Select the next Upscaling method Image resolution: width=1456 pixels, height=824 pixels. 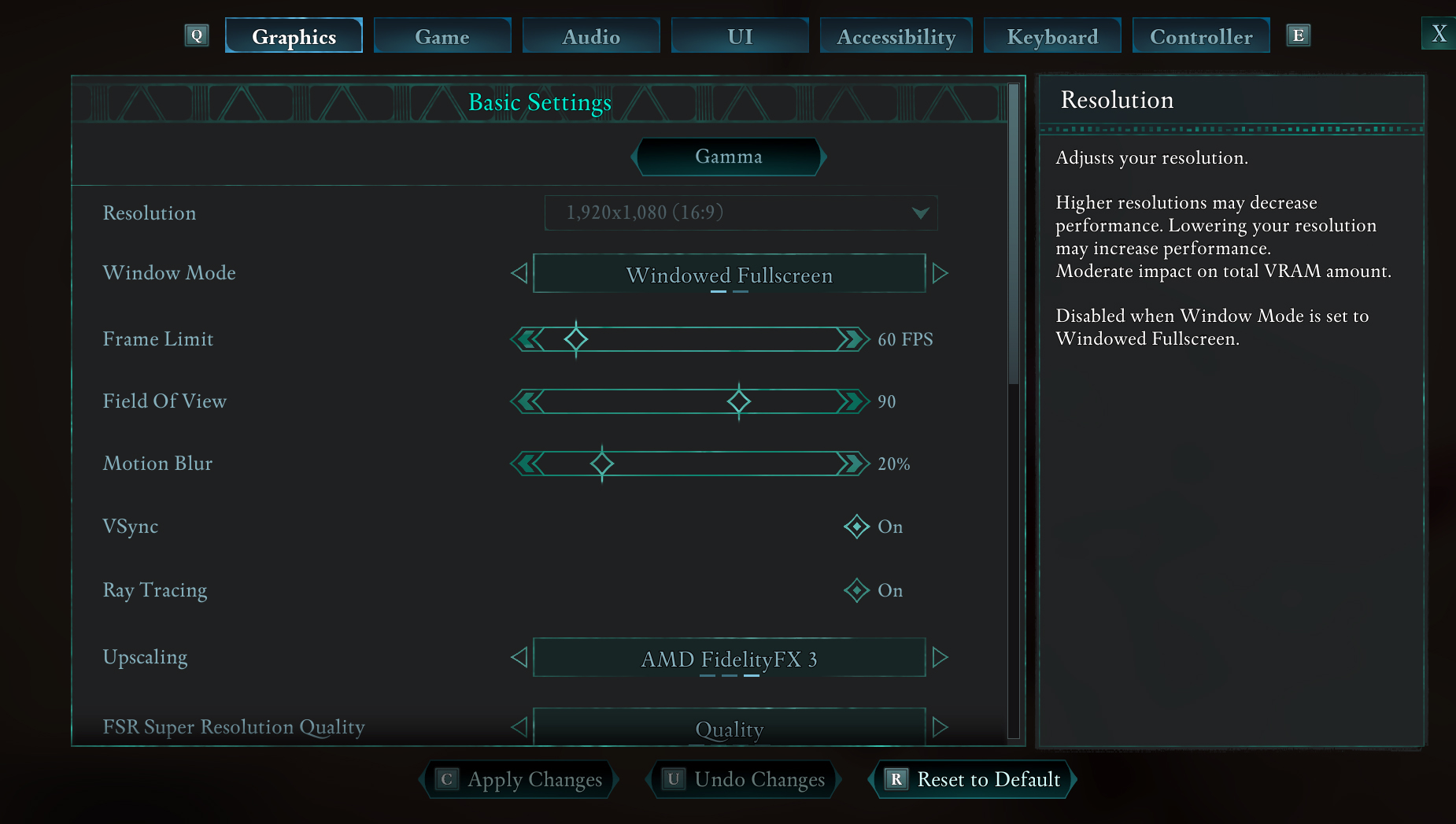click(940, 658)
